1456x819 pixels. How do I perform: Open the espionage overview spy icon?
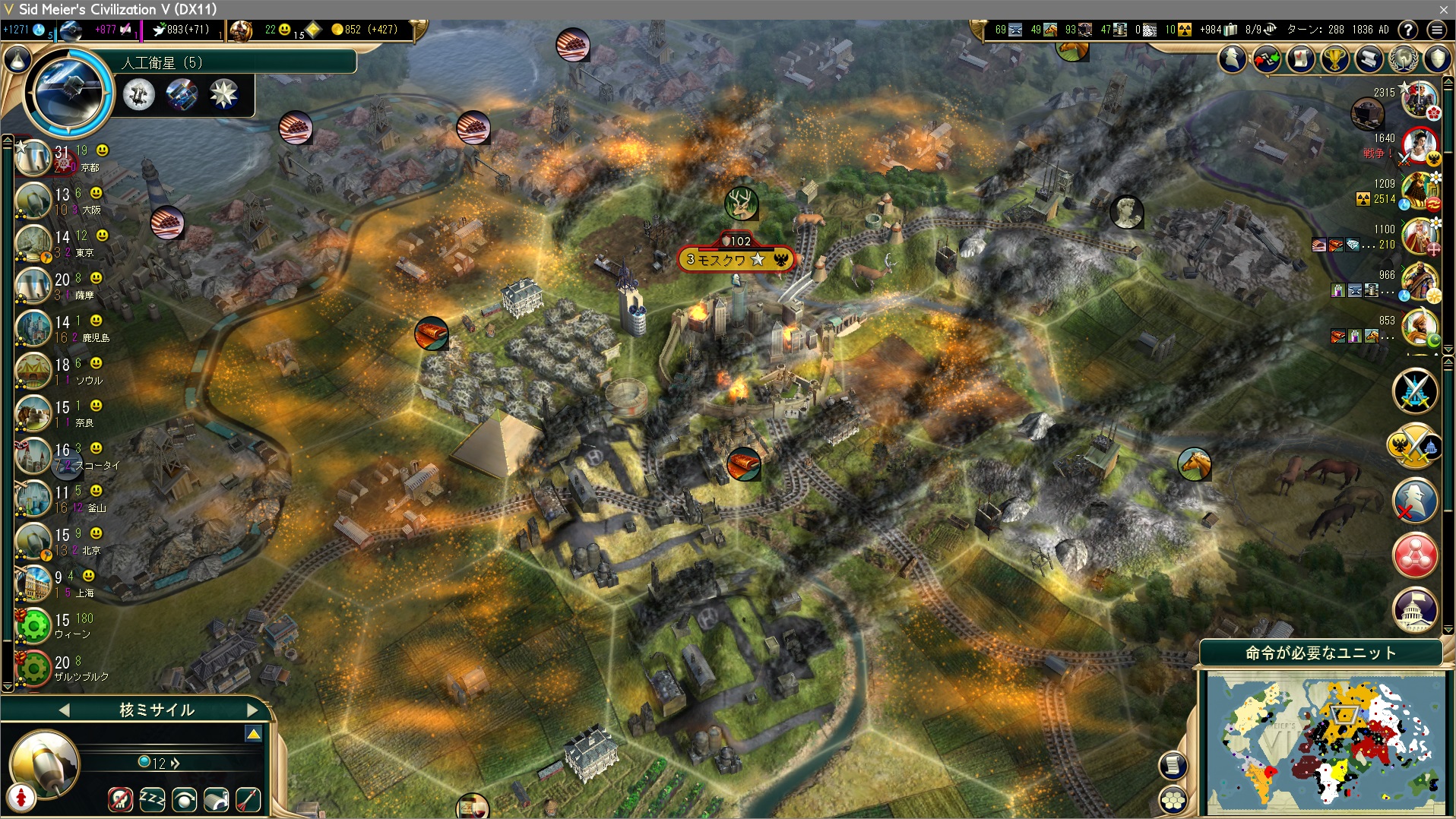(x=1233, y=58)
